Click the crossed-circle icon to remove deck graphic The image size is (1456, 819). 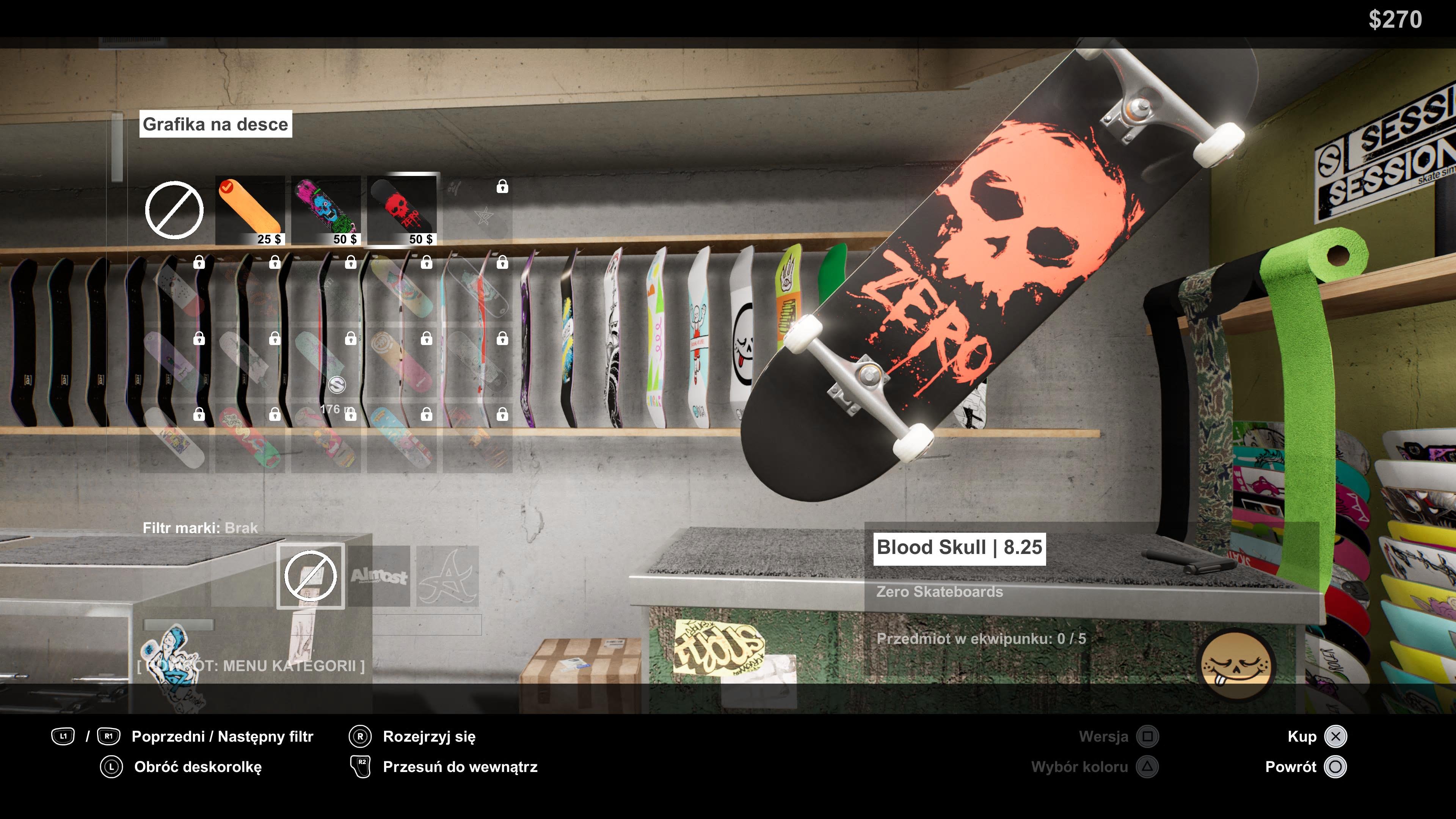pos(175,210)
